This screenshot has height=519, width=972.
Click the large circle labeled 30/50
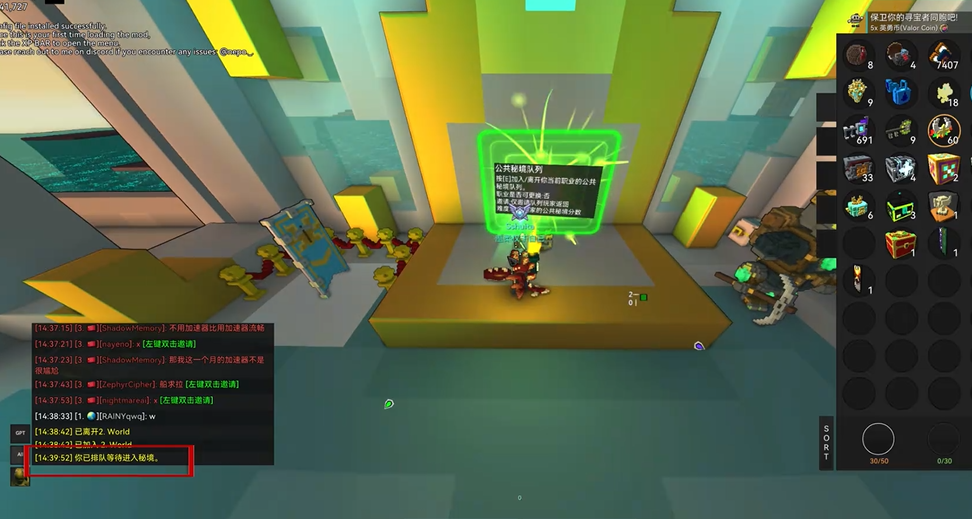pyautogui.click(x=878, y=439)
